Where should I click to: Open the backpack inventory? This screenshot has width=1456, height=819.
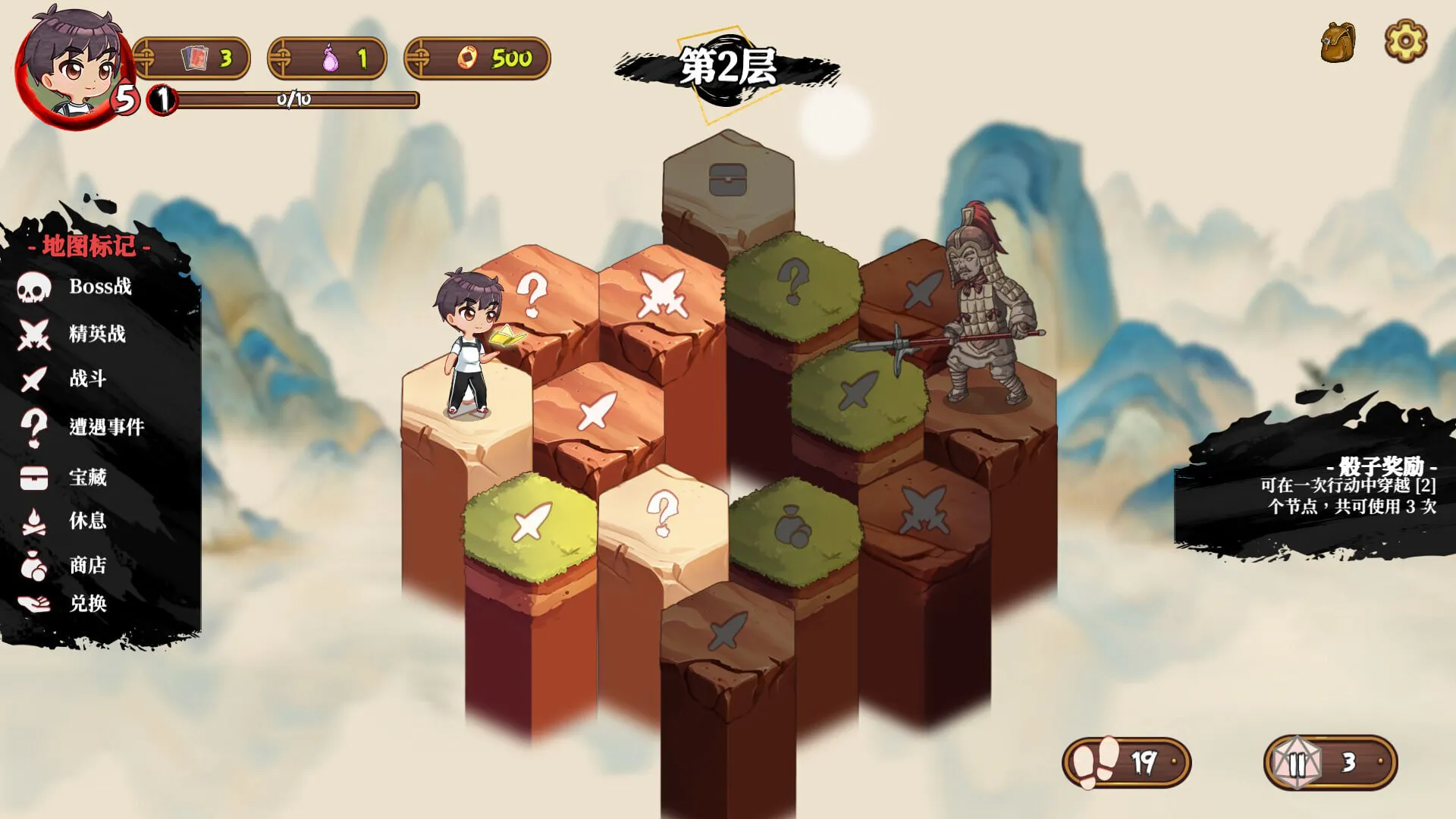point(1338,42)
